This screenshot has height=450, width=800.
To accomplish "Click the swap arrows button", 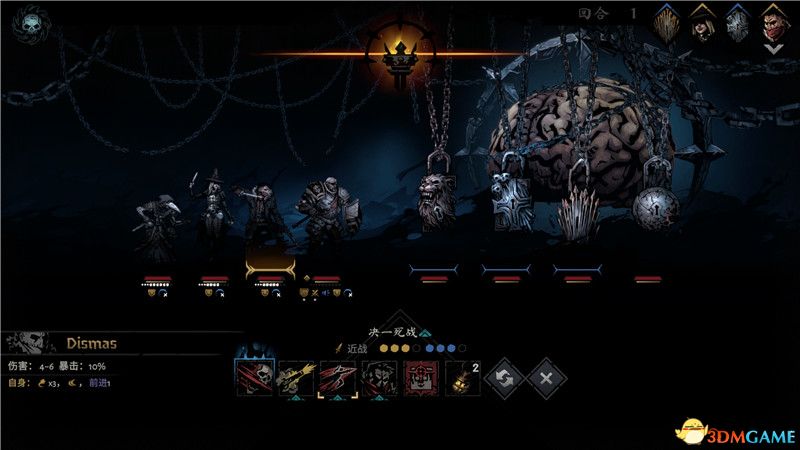I will click(504, 379).
